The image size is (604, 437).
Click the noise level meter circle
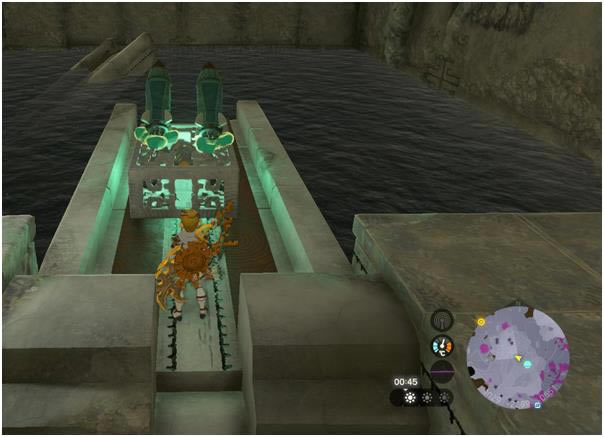point(441,371)
